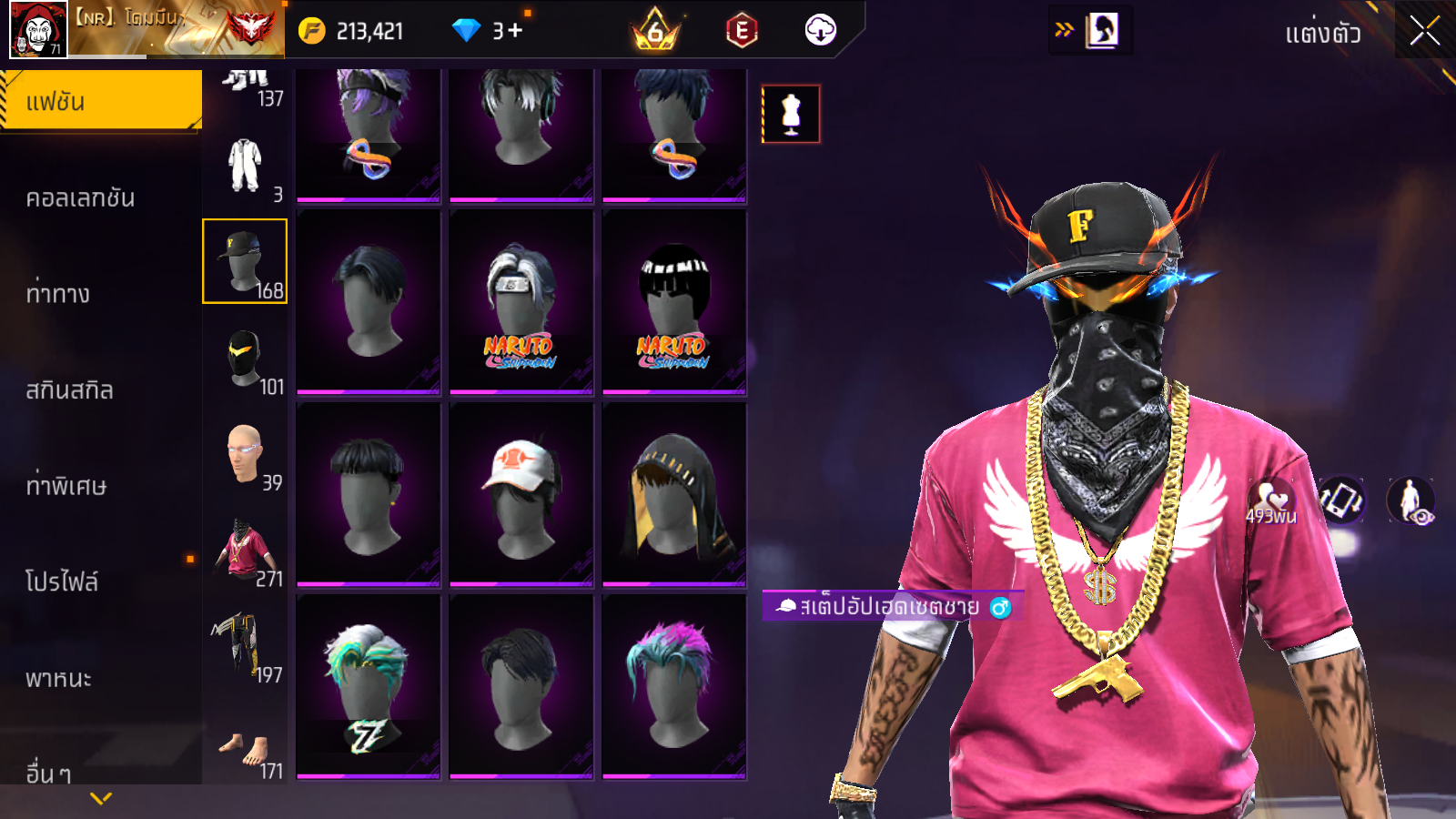Equip the white and orange cap

(521, 494)
